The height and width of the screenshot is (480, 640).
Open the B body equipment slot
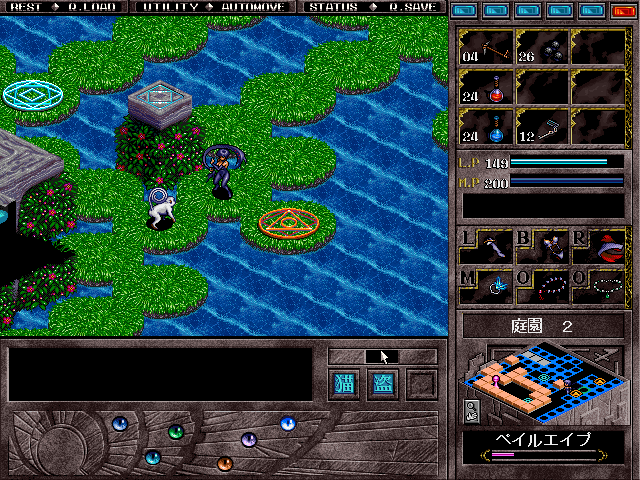click(x=543, y=246)
